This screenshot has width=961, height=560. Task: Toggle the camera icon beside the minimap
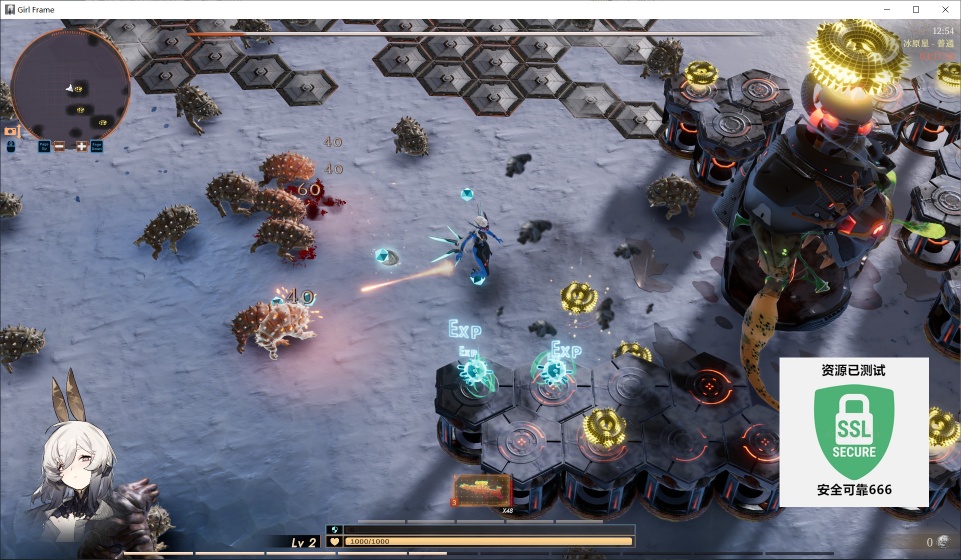click(x=11, y=130)
